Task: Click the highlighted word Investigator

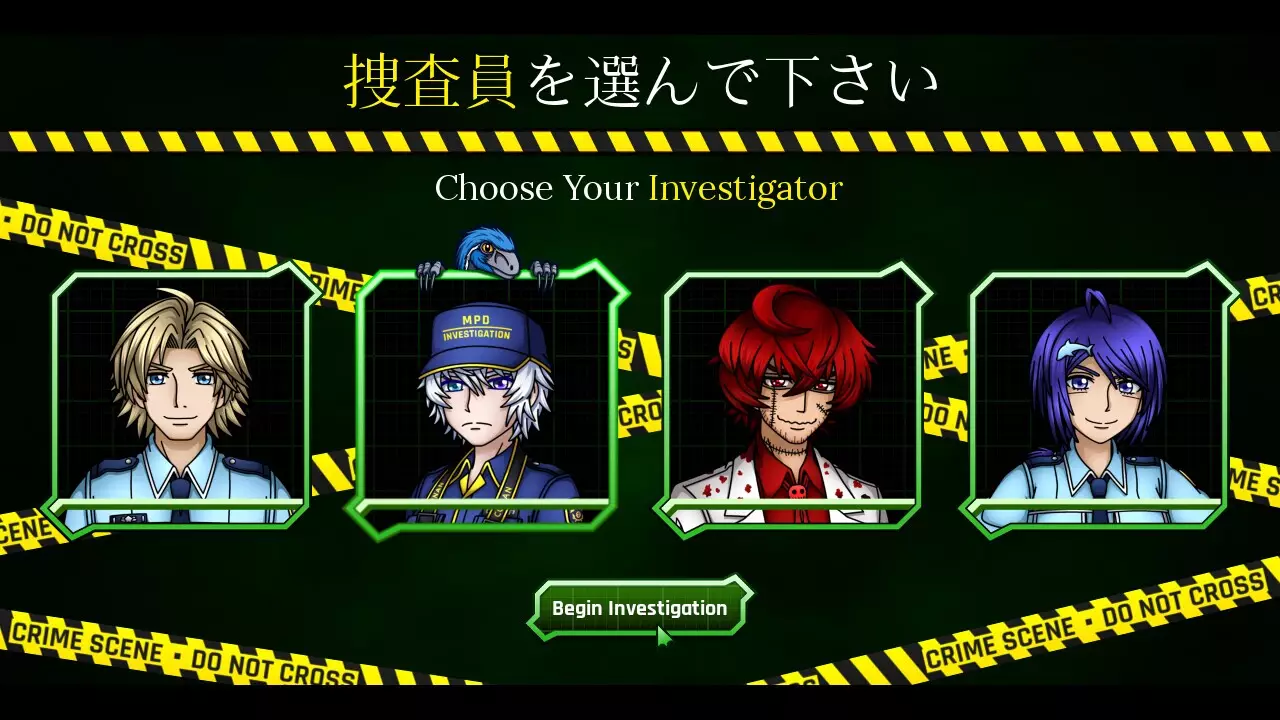Action: click(744, 189)
